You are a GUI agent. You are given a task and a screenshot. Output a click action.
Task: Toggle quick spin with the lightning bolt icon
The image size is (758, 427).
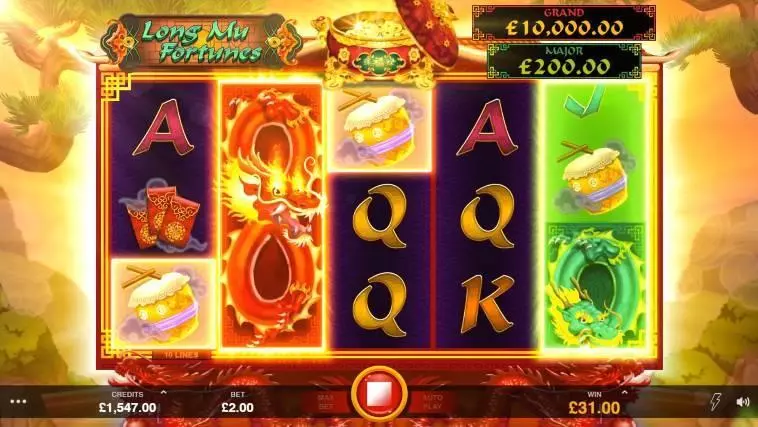[714, 402]
